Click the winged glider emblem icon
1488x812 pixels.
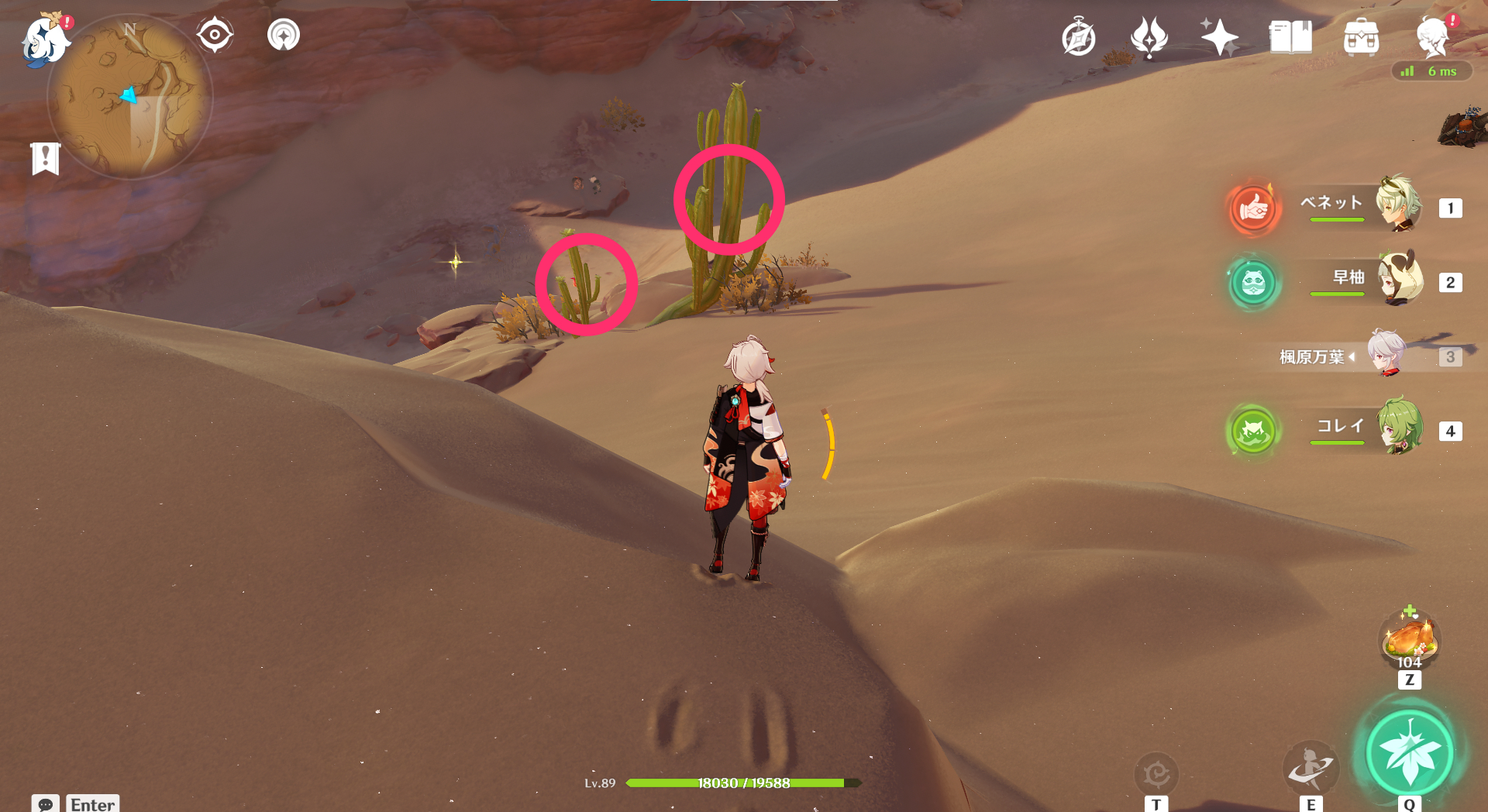pyautogui.click(x=1149, y=36)
